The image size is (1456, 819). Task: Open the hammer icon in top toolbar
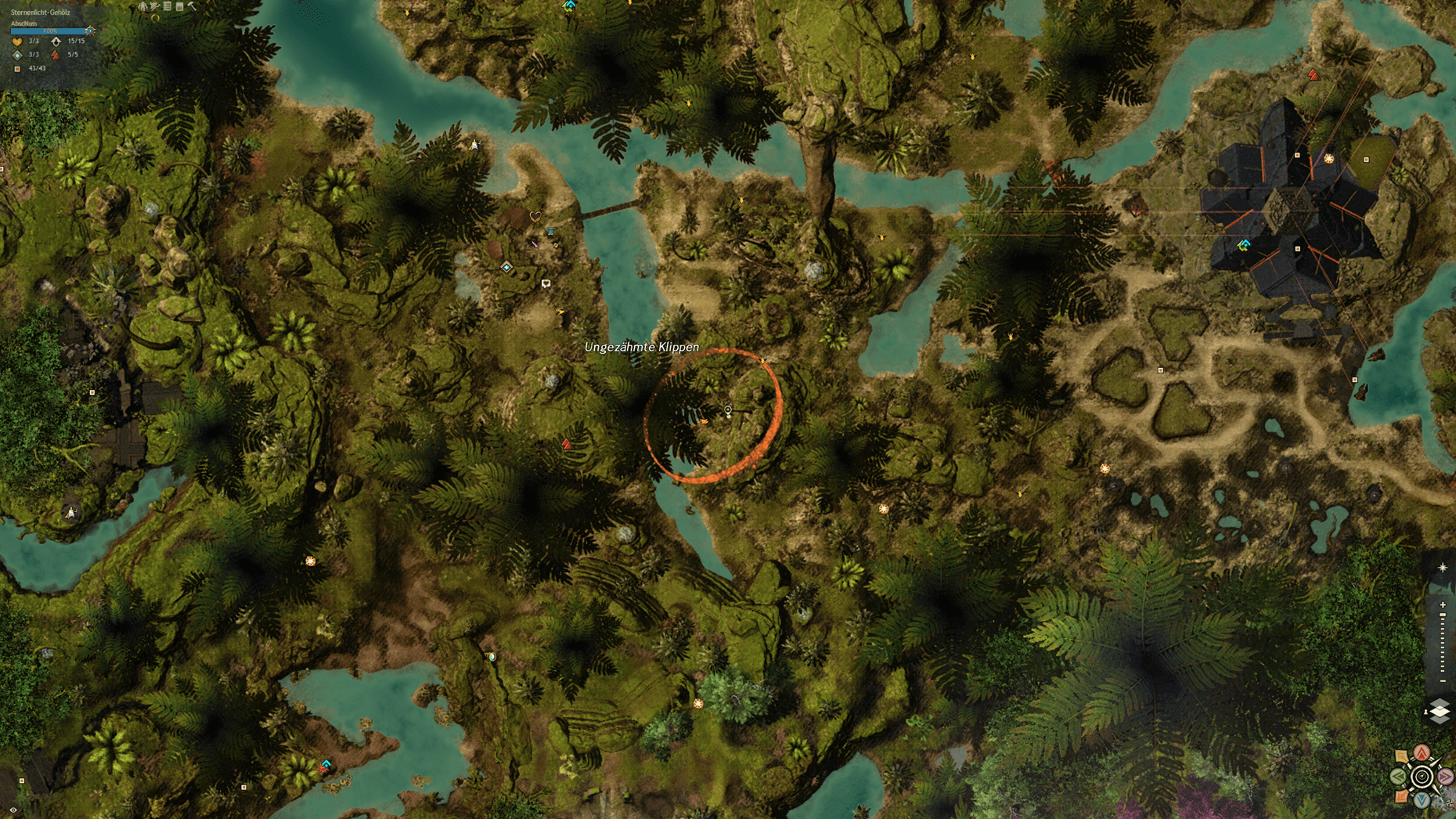(192, 6)
